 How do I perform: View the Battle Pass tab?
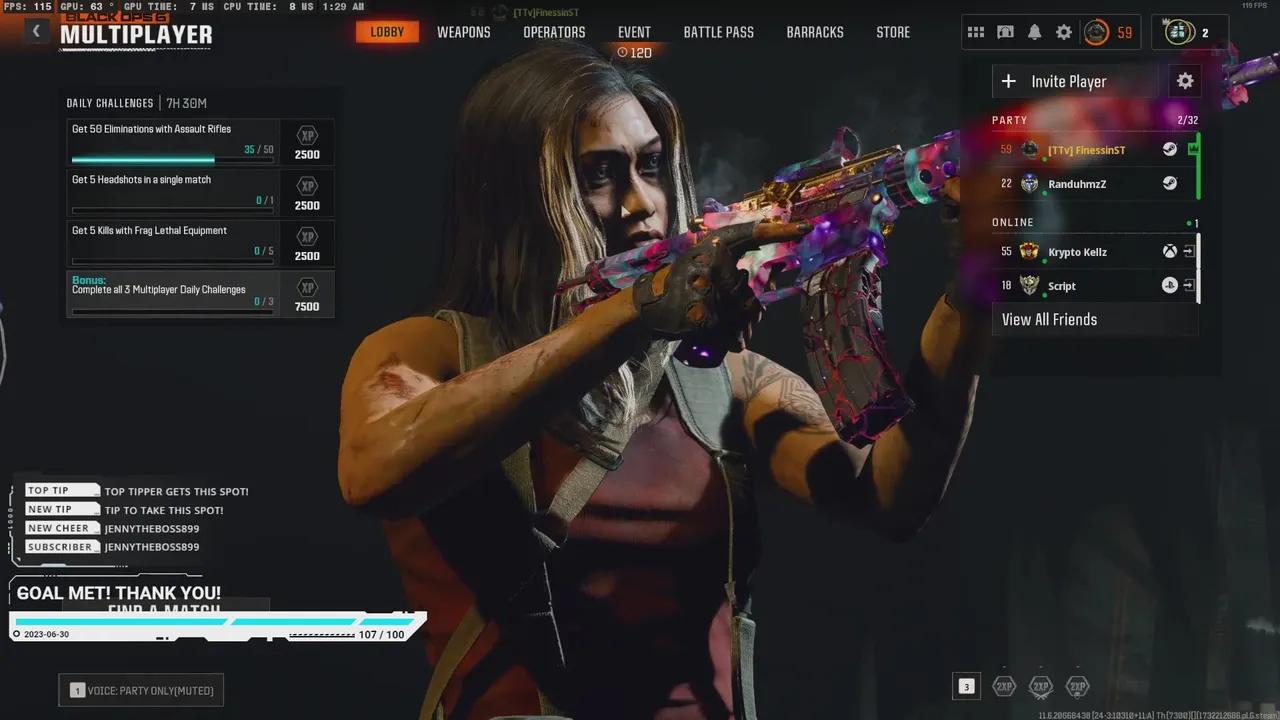coord(718,31)
